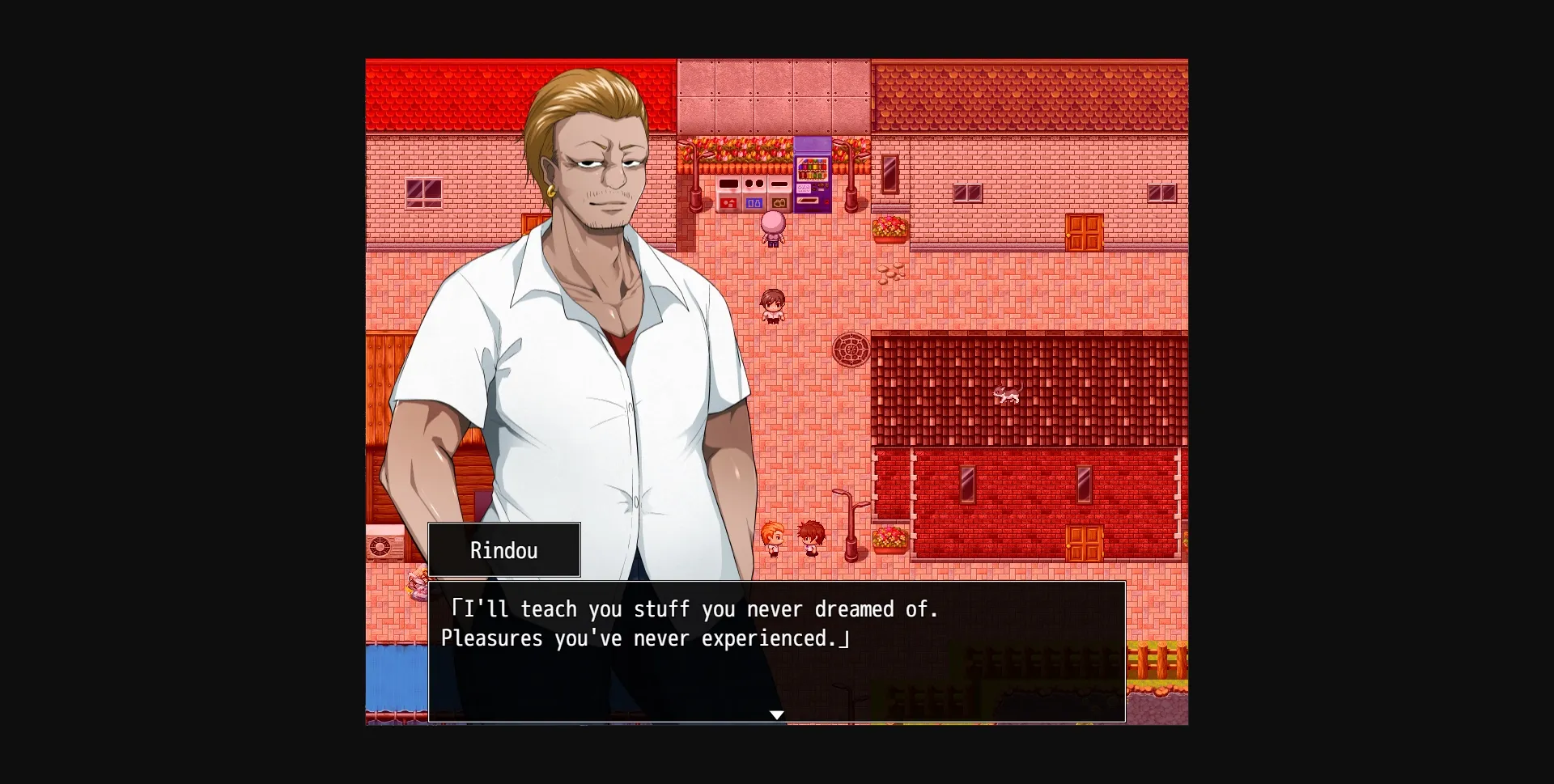Image resolution: width=1554 pixels, height=784 pixels.
Task: Click the drink display window on the vending machine
Action: click(812, 169)
